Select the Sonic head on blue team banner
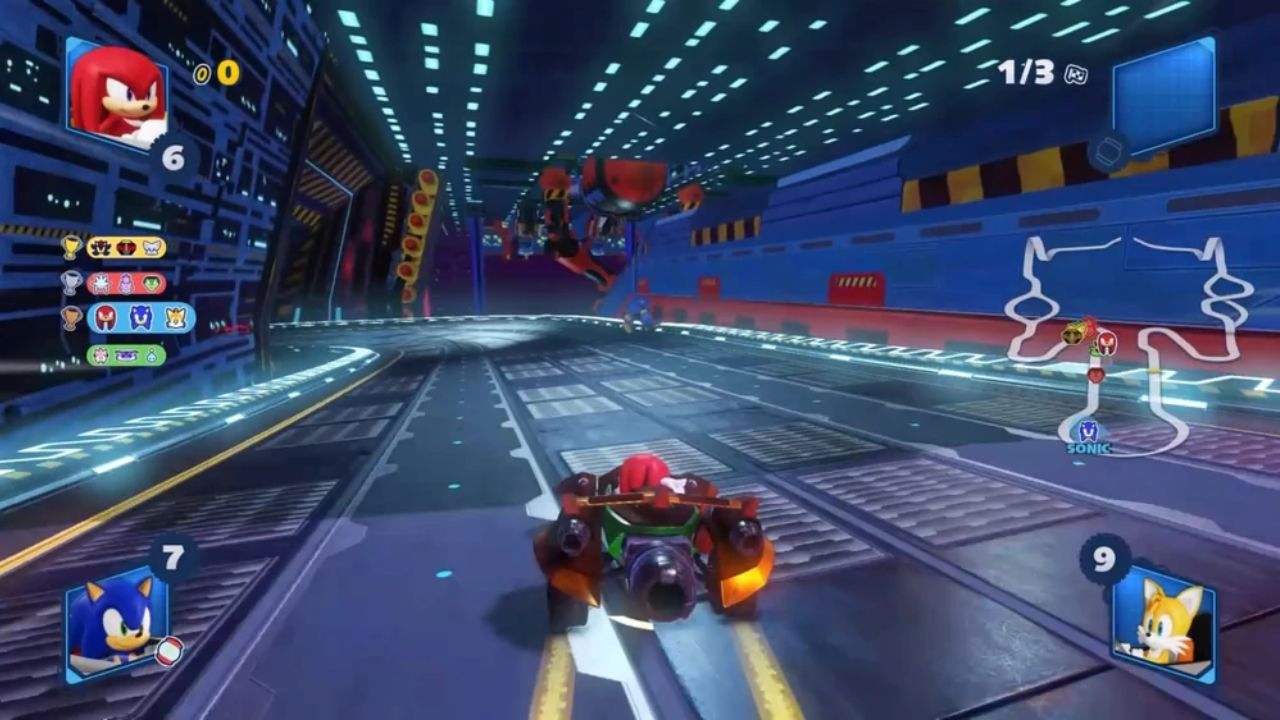Screen dimensions: 1280x720 click(138, 319)
